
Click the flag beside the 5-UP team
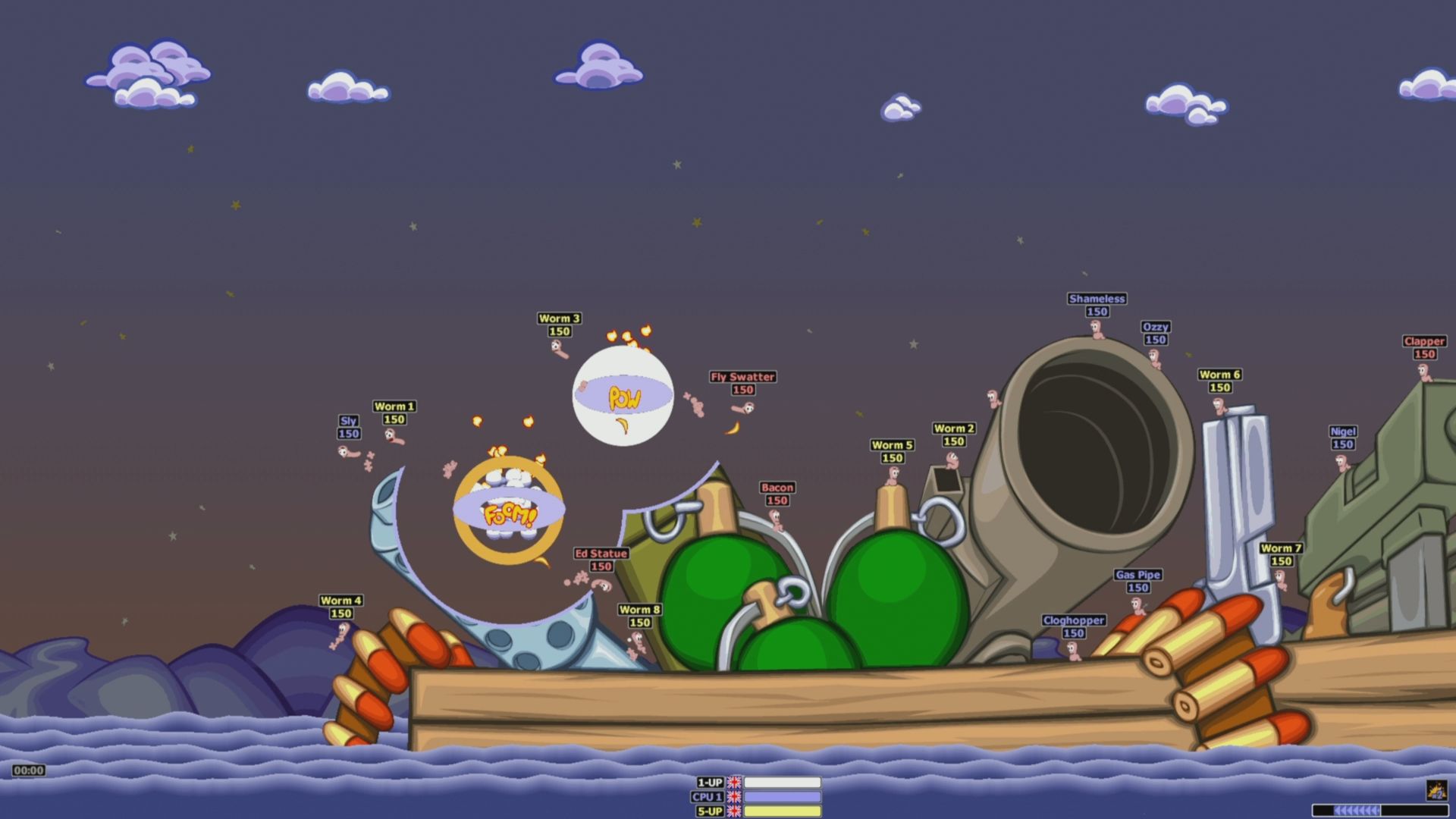[x=733, y=811]
